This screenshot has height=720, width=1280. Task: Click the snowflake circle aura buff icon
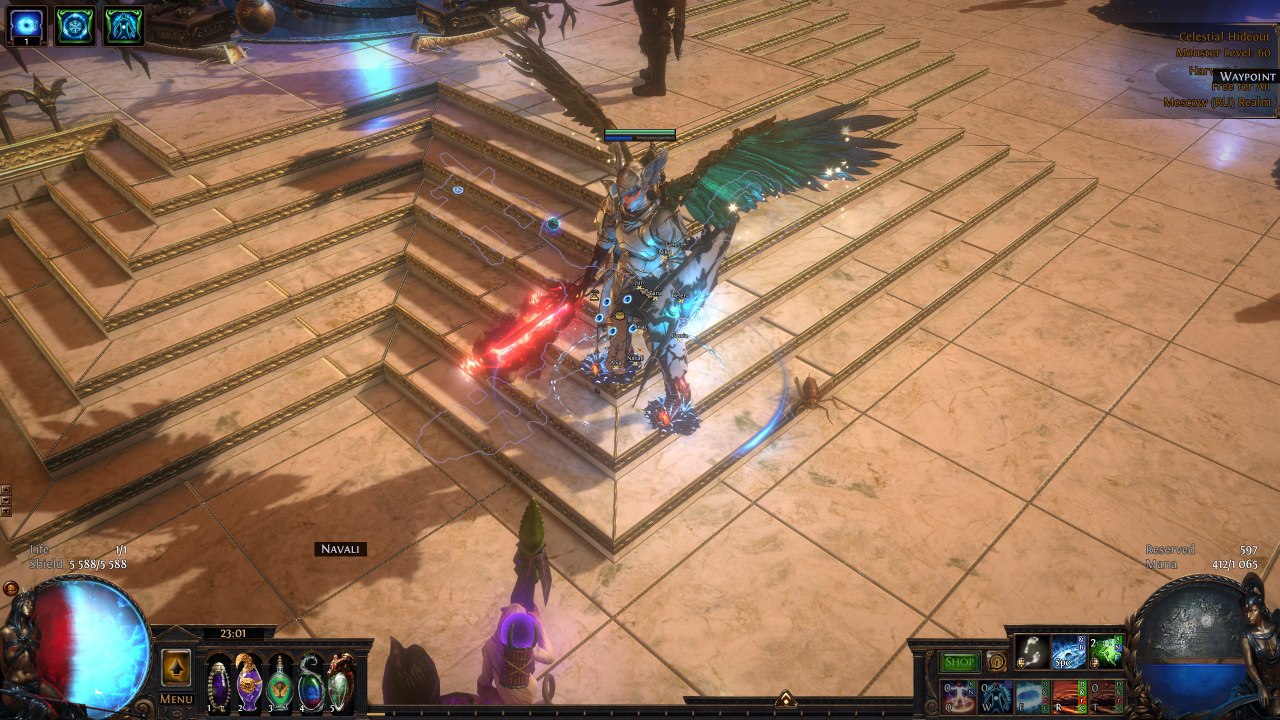click(x=75, y=25)
